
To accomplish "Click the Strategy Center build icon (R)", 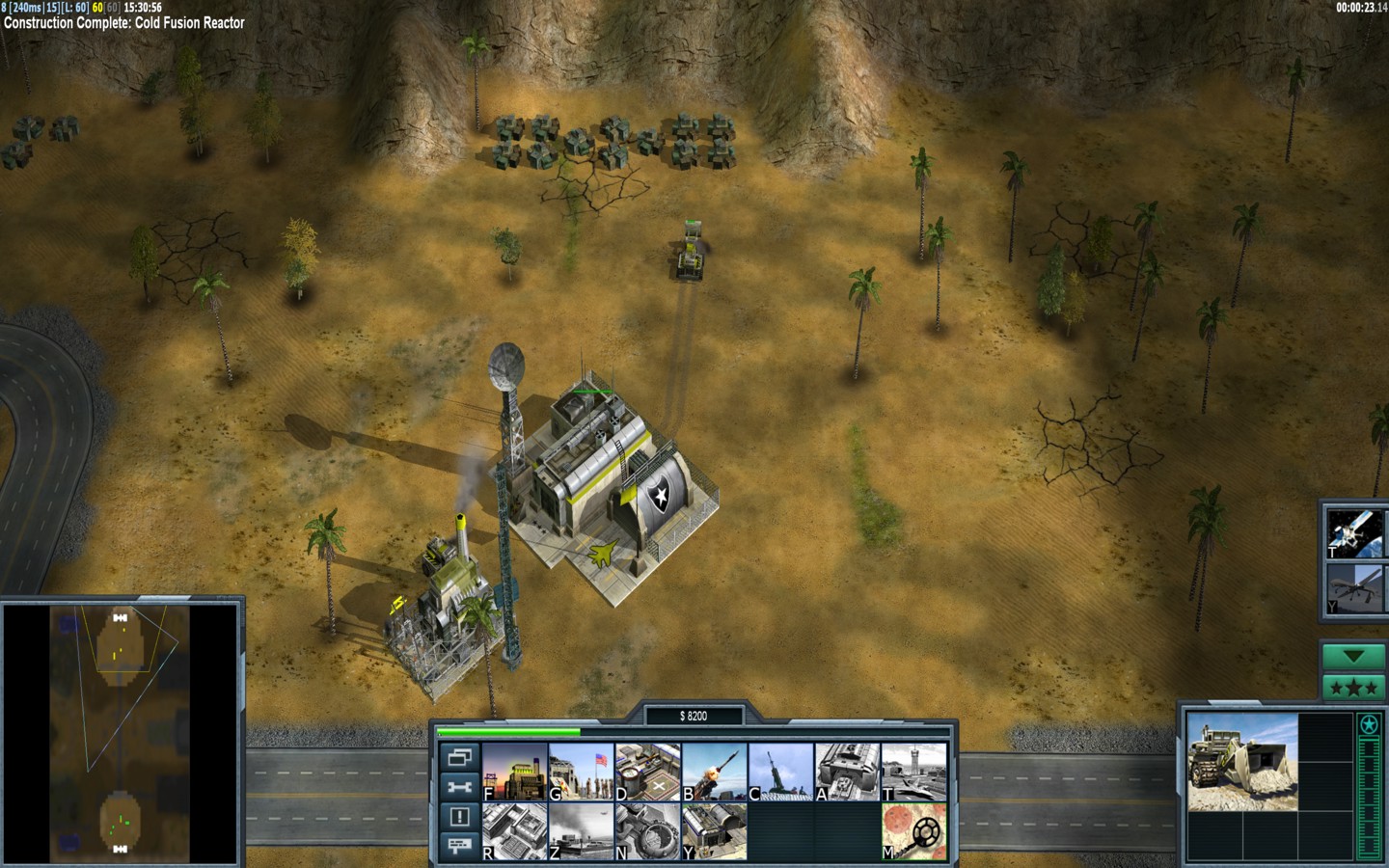I will coord(515,831).
